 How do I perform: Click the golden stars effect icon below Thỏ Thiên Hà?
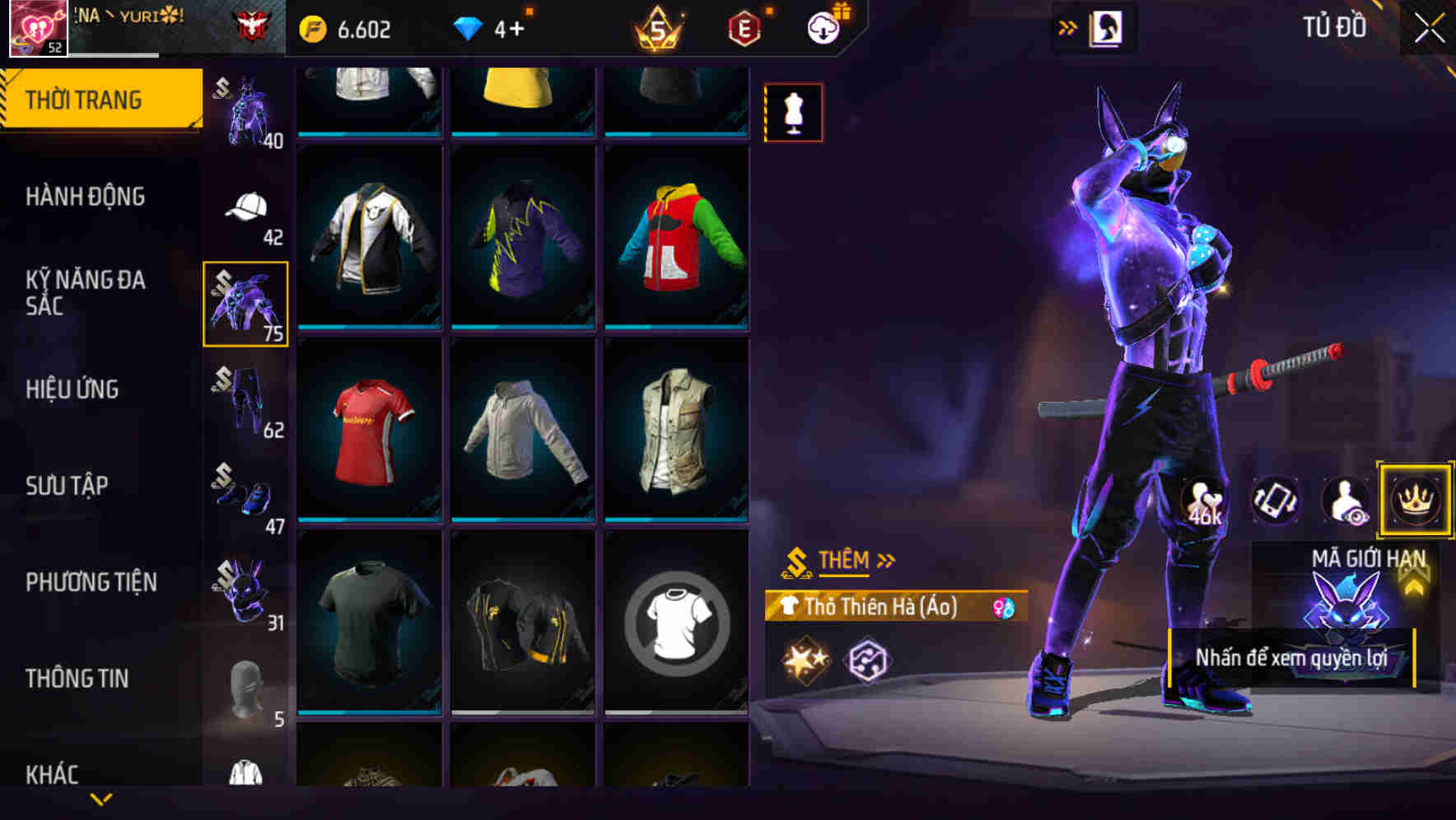tap(802, 659)
